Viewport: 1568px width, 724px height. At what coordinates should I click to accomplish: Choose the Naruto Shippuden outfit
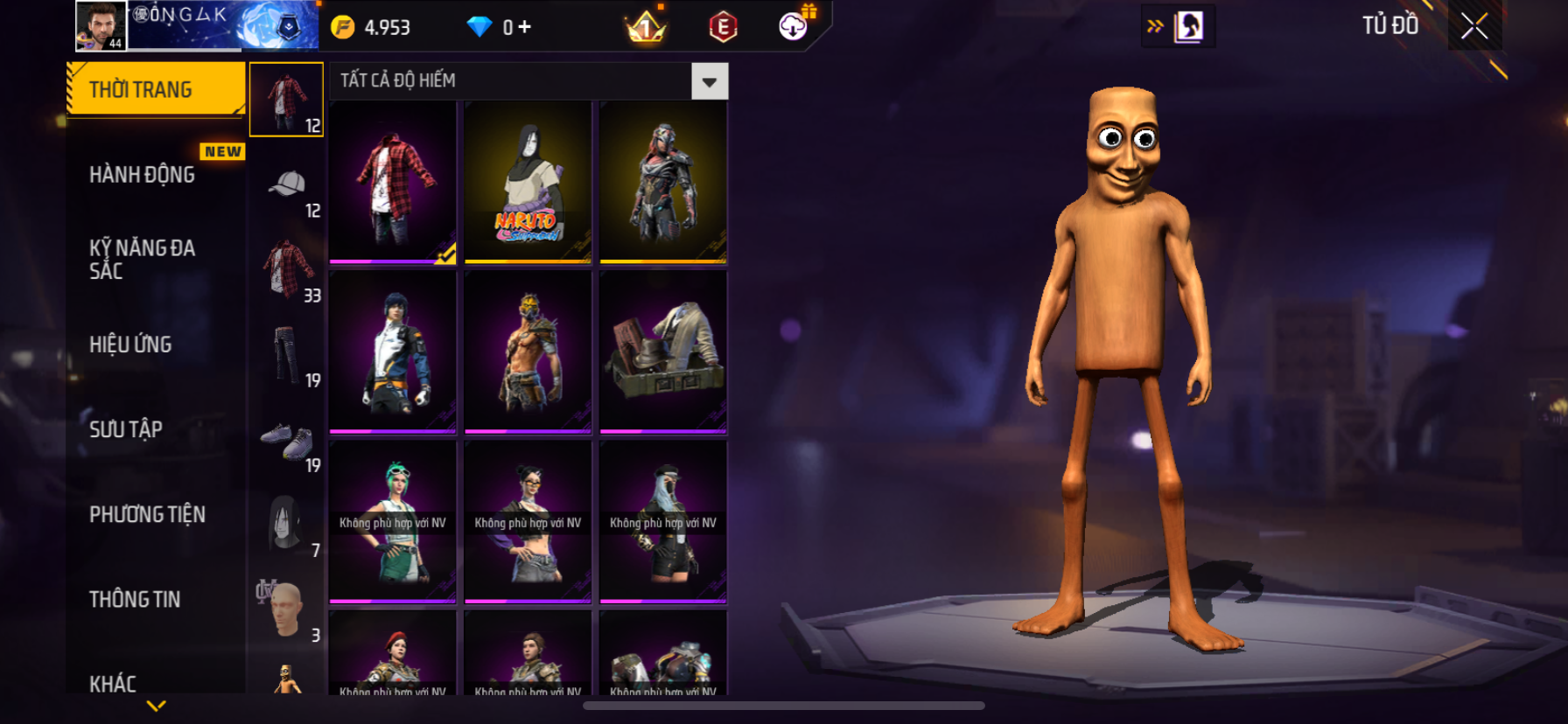[x=528, y=182]
